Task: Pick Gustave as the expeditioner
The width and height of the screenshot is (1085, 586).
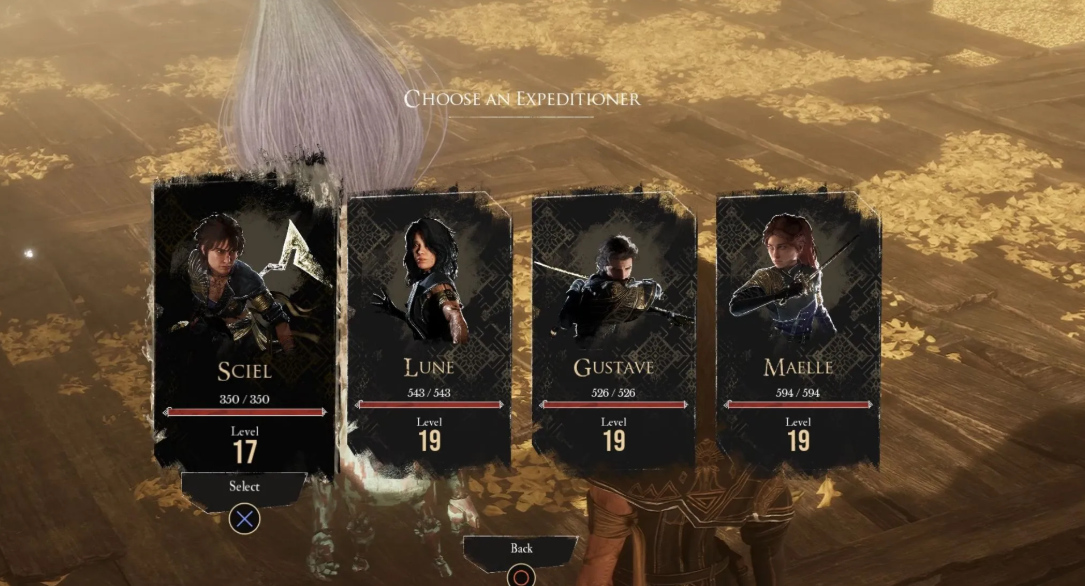Action: click(614, 330)
